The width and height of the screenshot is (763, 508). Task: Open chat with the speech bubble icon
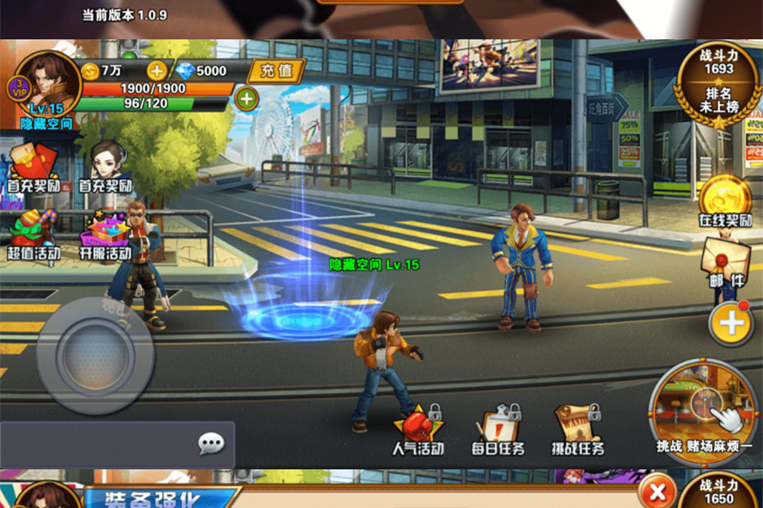click(211, 444)
